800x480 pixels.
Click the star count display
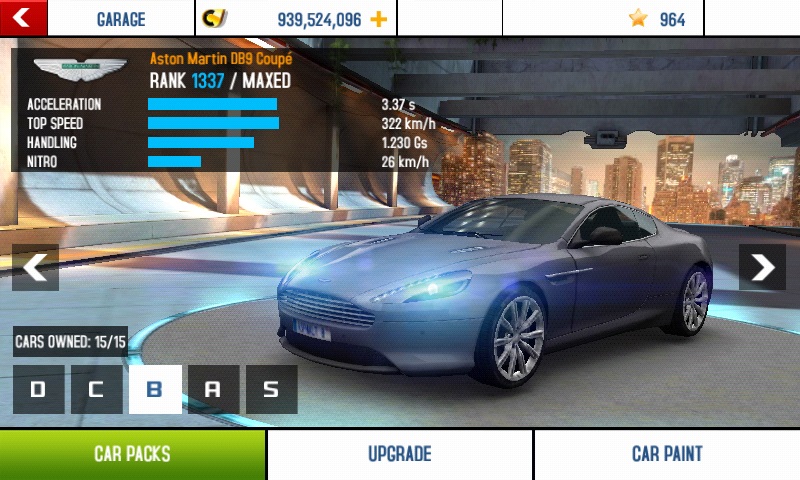(657, 19)
